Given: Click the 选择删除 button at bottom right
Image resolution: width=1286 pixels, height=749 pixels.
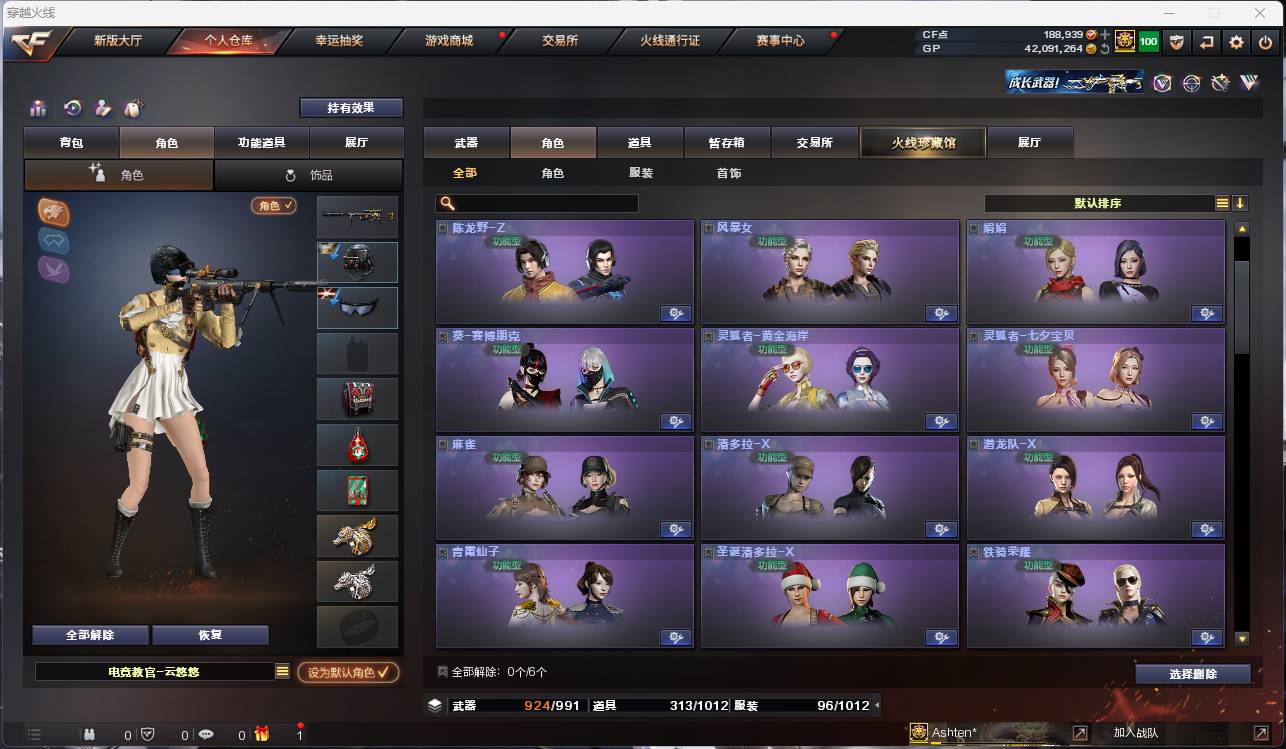Looking at the screenshot, I should [1192, 673].
